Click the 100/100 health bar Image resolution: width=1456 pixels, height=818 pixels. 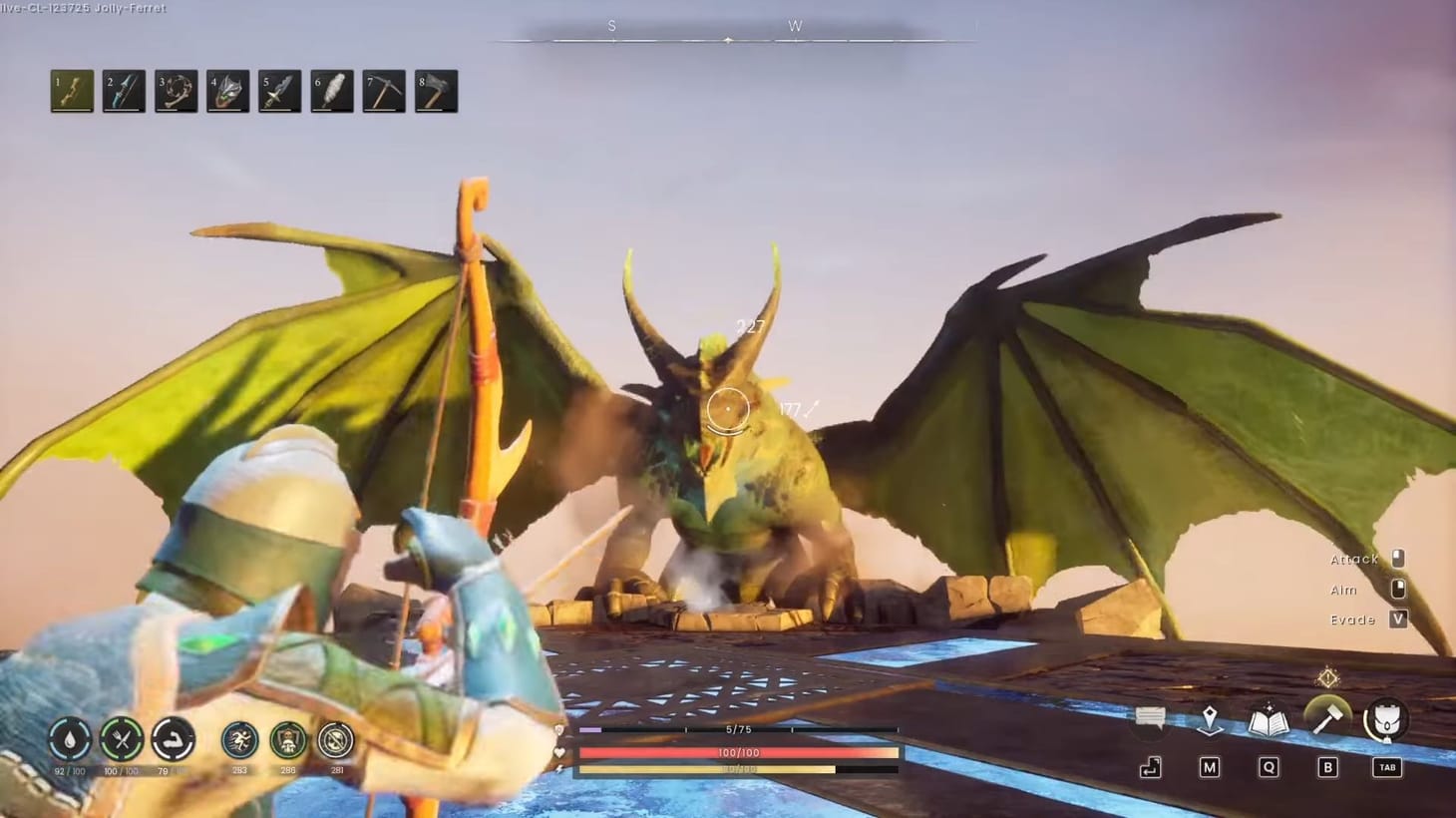pyautogui.click(x=736, y=753)
